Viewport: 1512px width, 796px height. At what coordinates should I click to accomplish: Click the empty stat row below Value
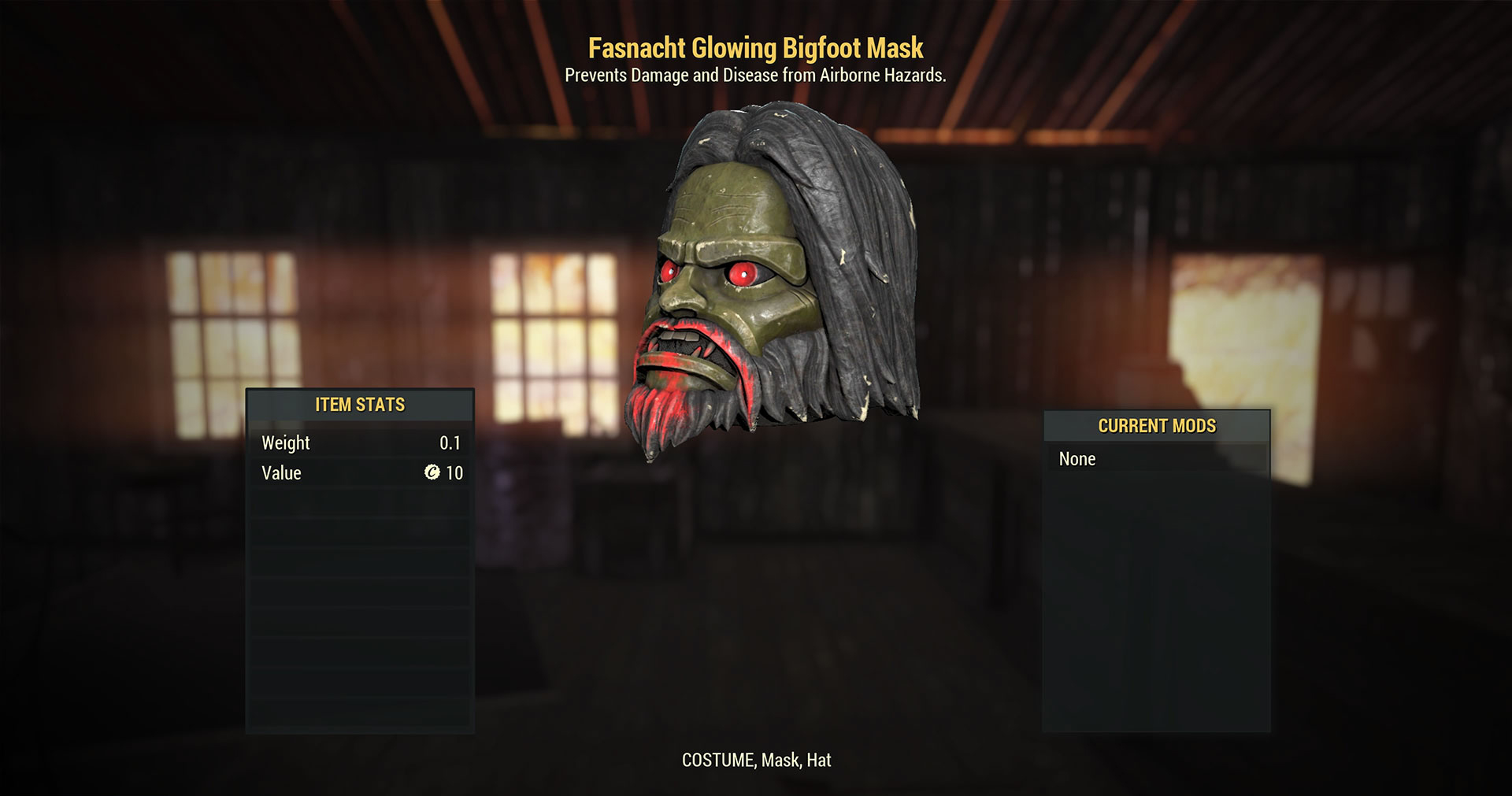[x=360, y=502]
